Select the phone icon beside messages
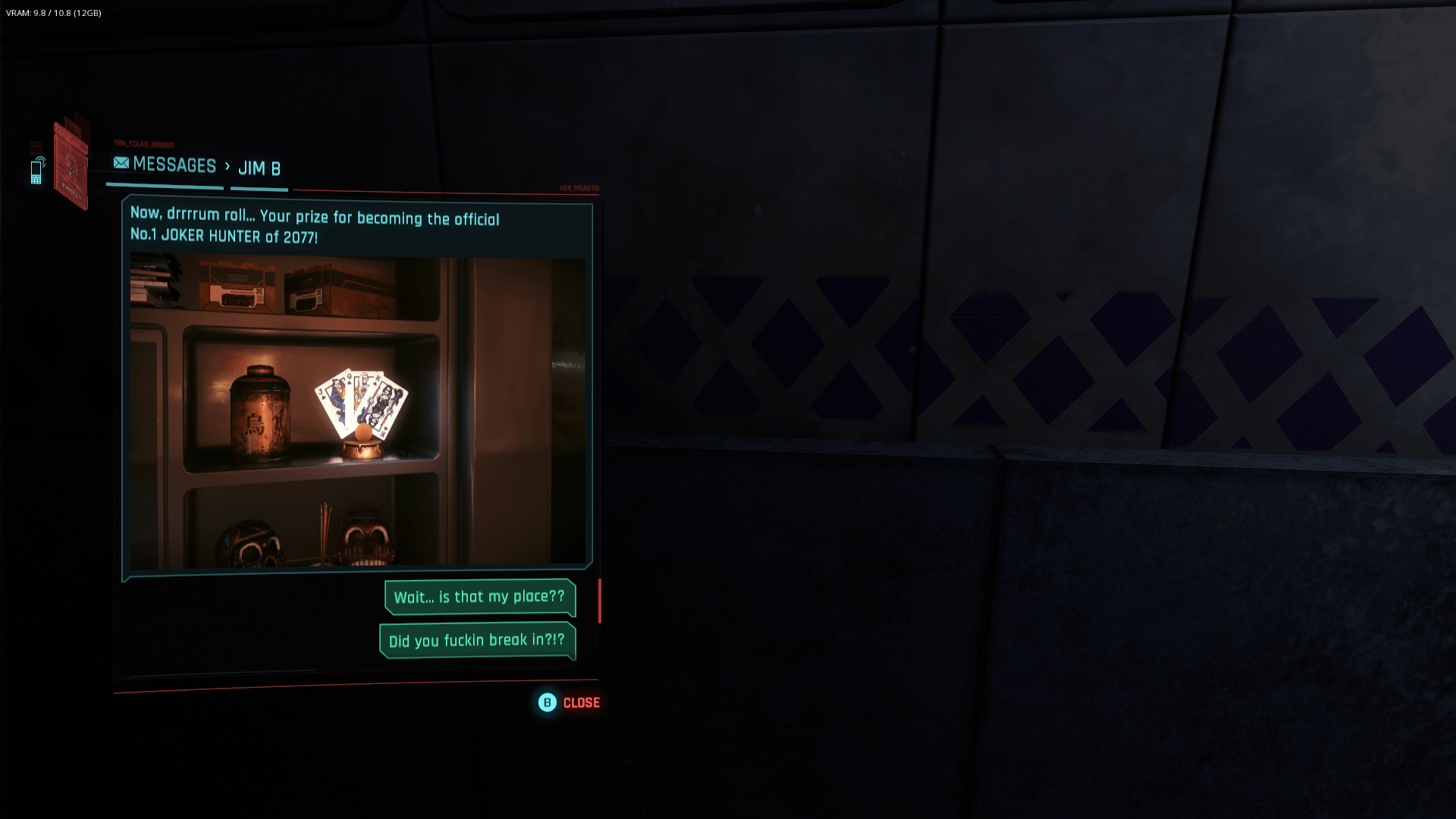 (36, 171)
